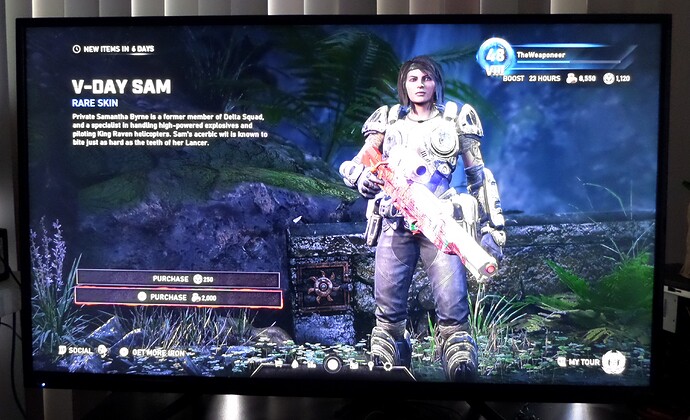Purchase the skin for 250 Iron

(178, 279)
